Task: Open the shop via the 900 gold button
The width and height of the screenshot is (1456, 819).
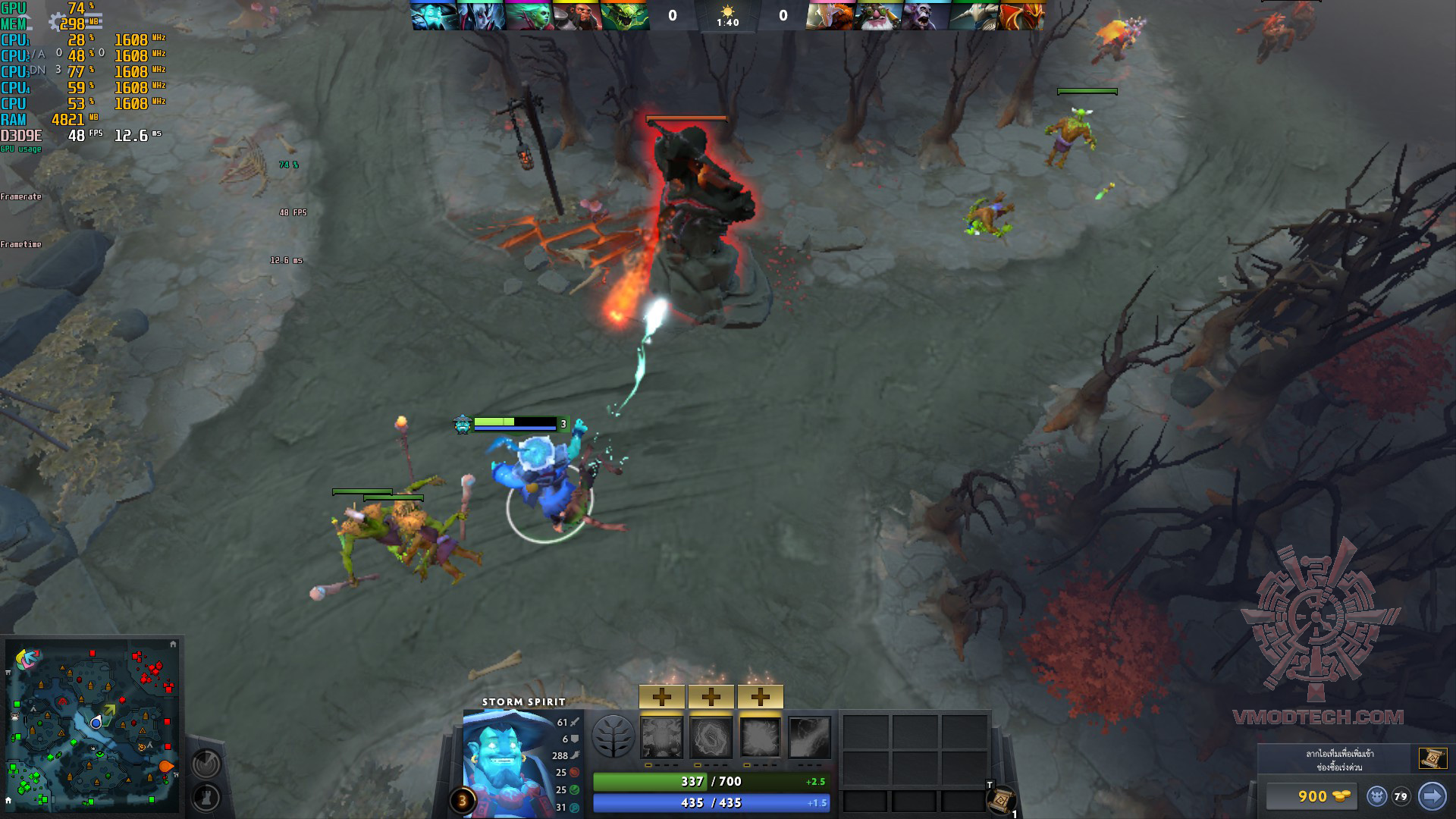Action: pyautogui.click(x=1312, y=796)
